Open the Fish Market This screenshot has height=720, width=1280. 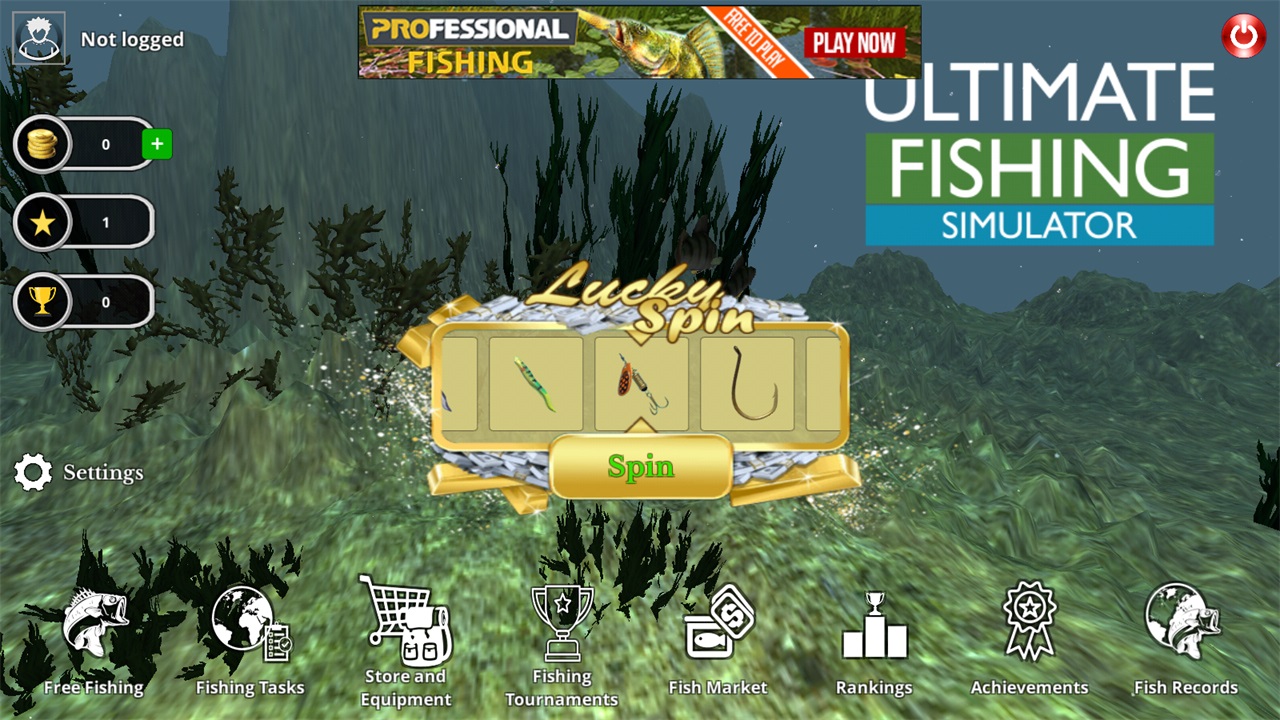pos(718,640)
